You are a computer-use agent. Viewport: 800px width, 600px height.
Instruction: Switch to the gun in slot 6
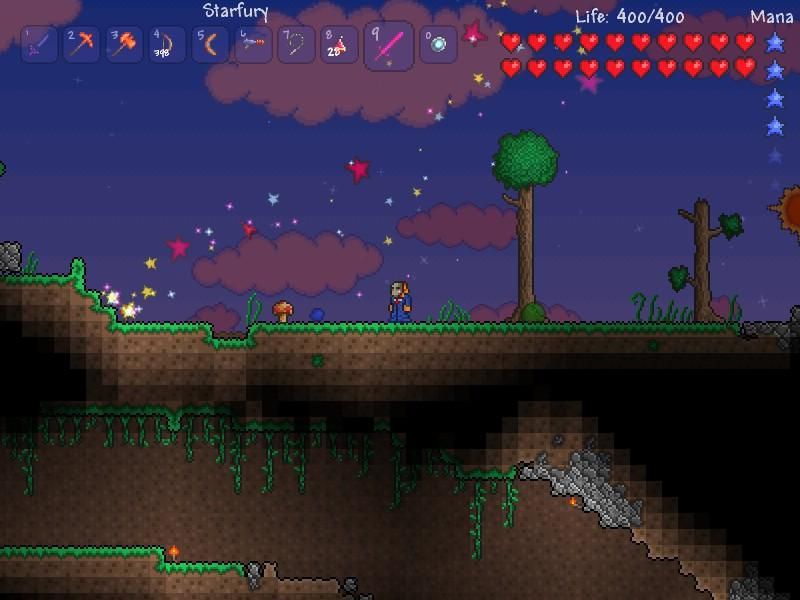click(254, 45)
